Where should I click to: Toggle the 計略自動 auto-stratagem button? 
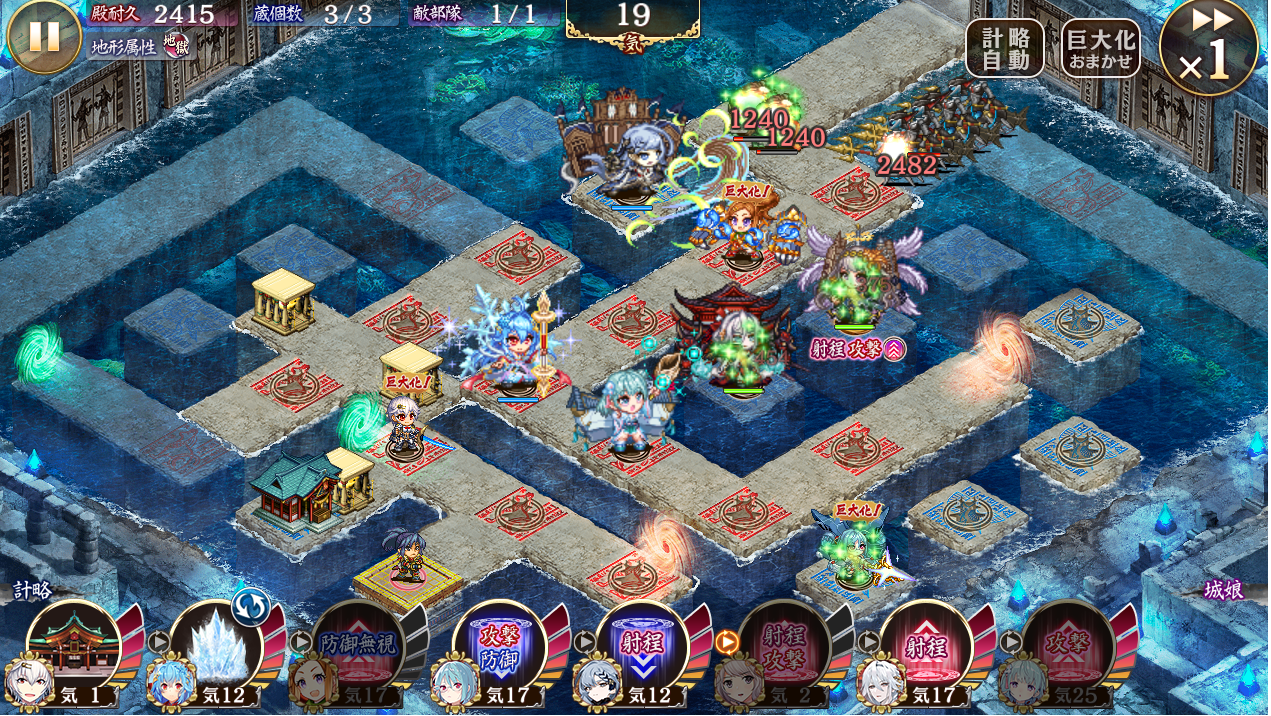[x=1004, y=48]
